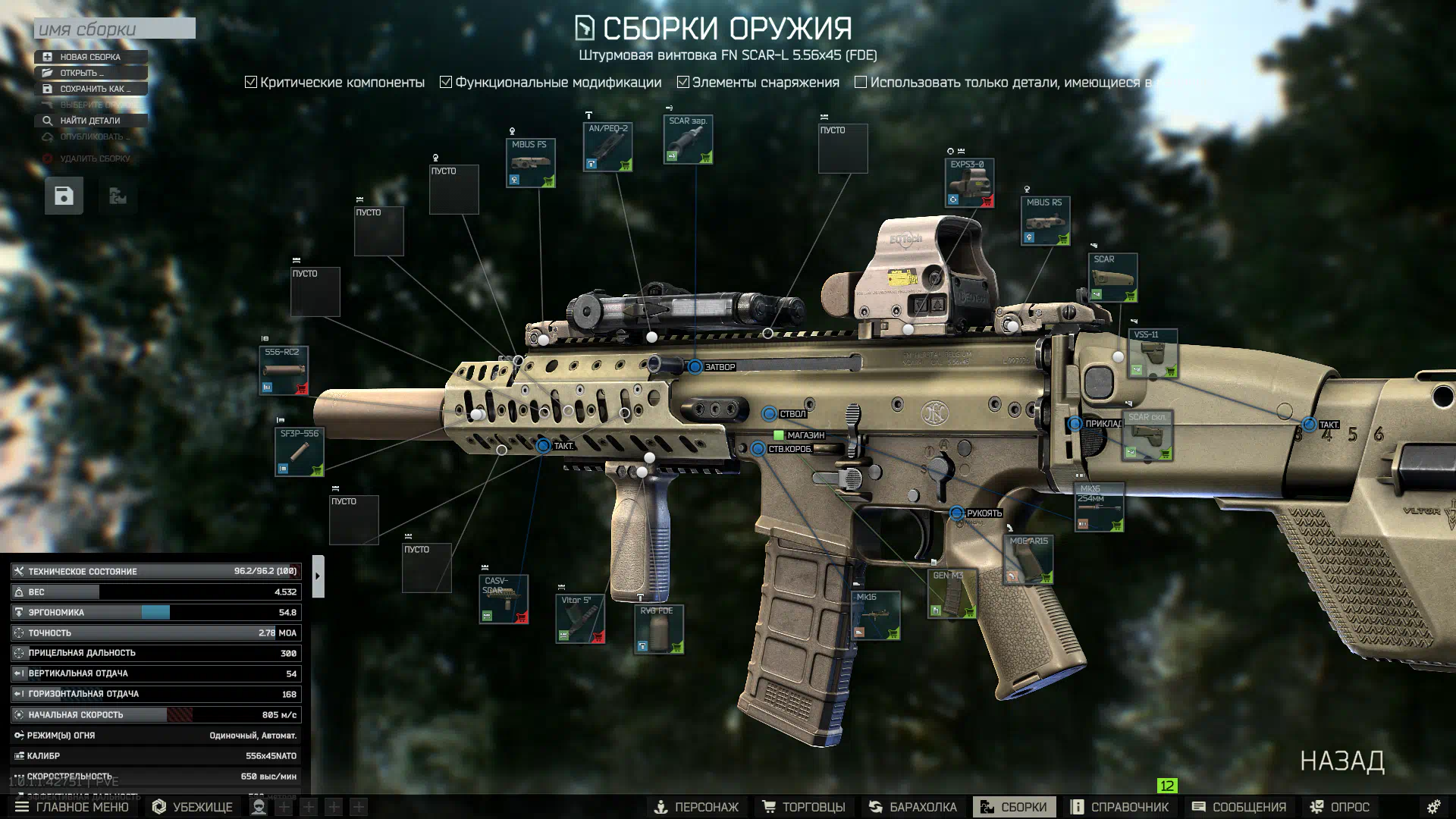The height and width of the screenshot is (819, 1456).
Task: Toggle Функциональные модификации checkbox
Action: click(x=446, y=82)
